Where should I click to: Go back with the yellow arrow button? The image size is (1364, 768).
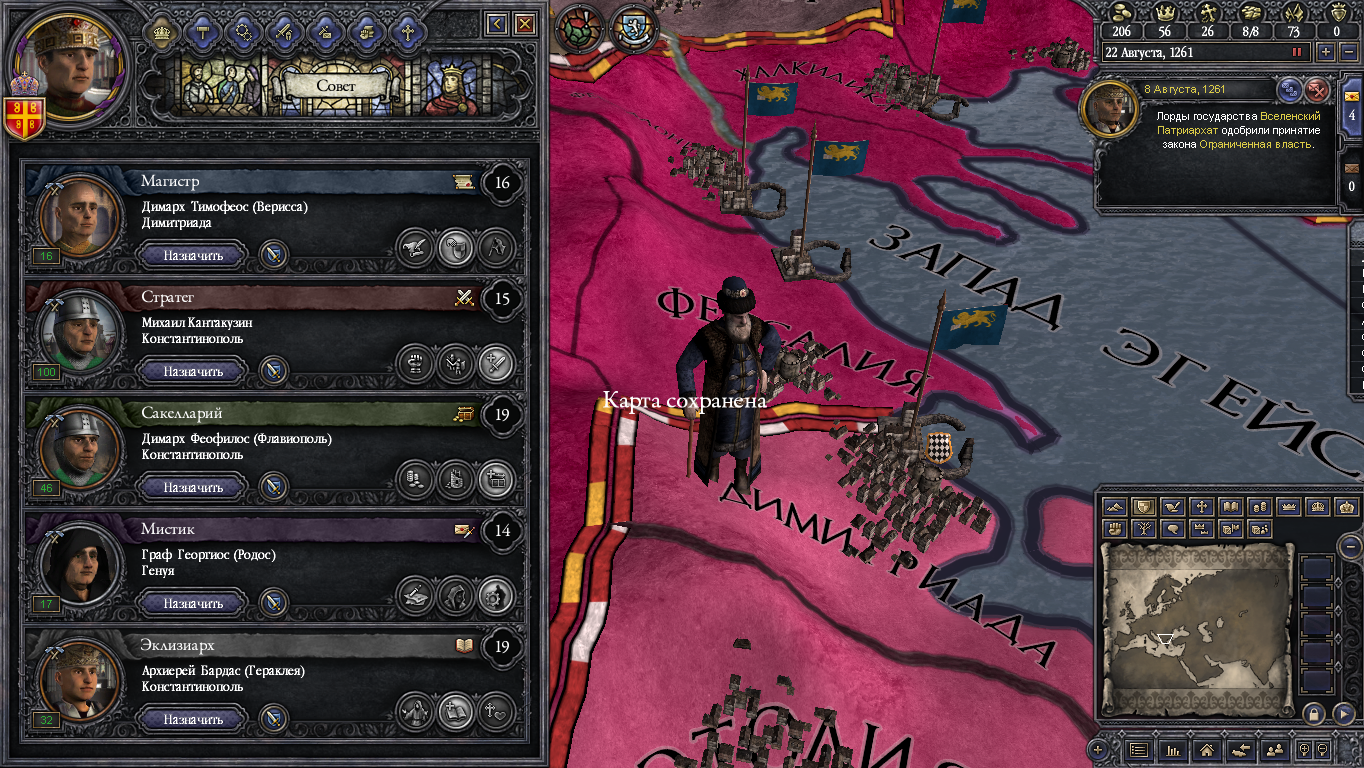pyautogui.click(x=496, y=24)
